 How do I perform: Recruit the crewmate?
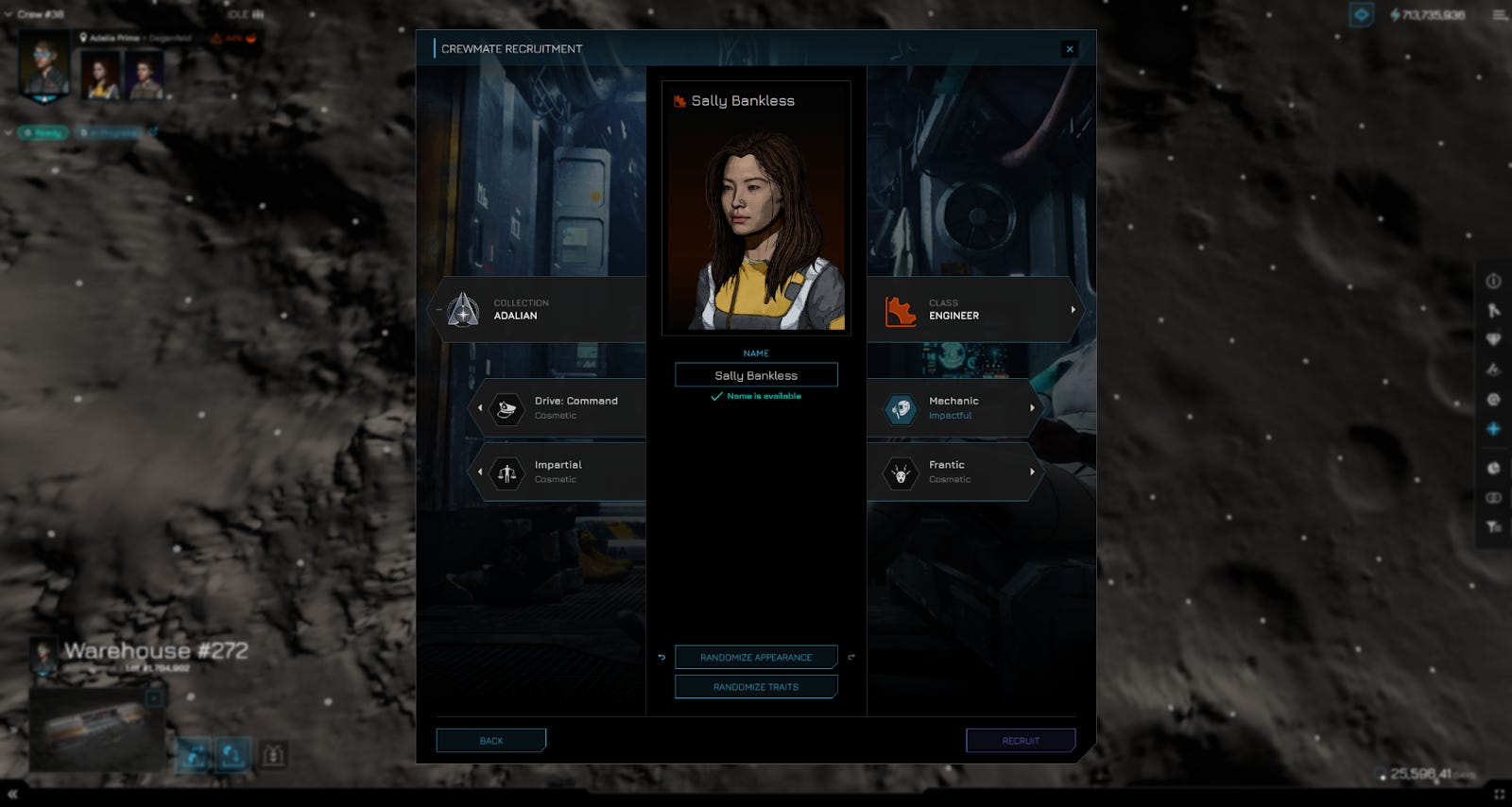pyautogui.click(x=1021, y=741)
